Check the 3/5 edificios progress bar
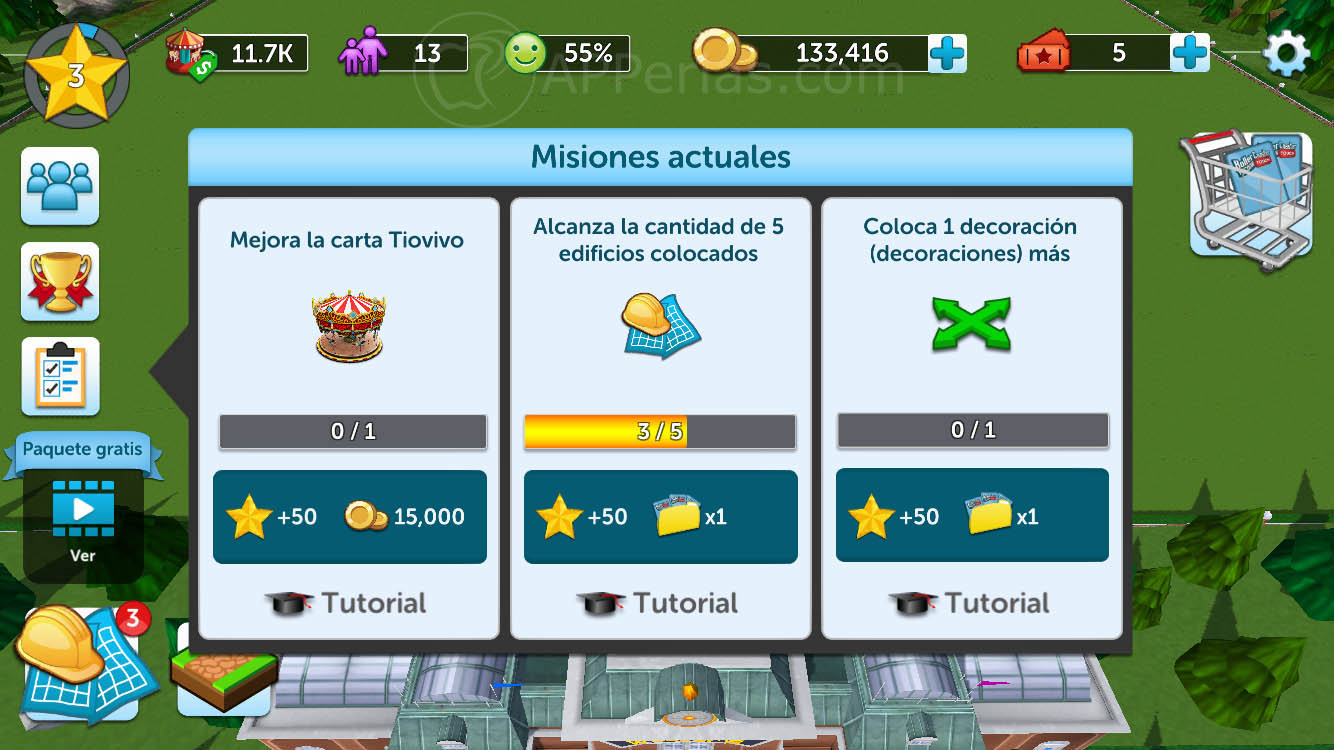 (660, 431)
